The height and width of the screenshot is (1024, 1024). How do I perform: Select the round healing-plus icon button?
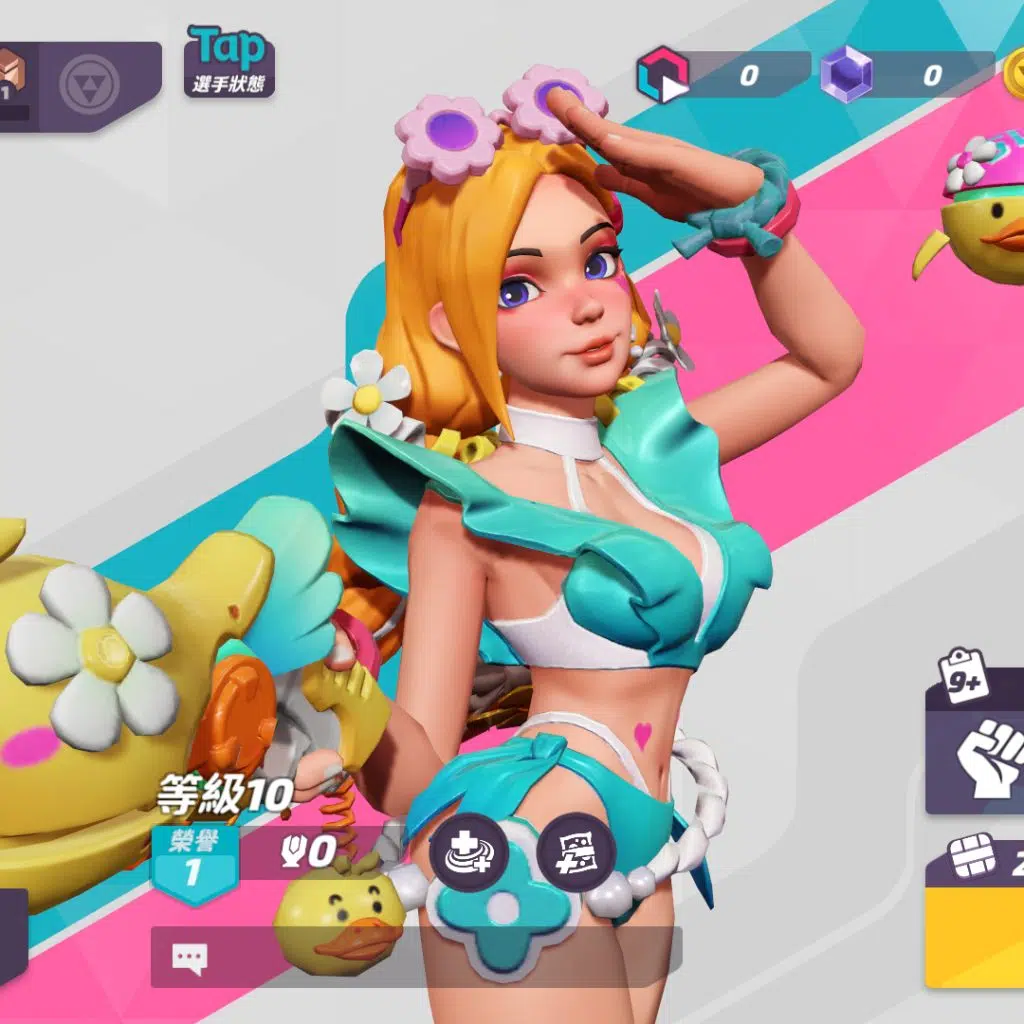tap(470, 853)
